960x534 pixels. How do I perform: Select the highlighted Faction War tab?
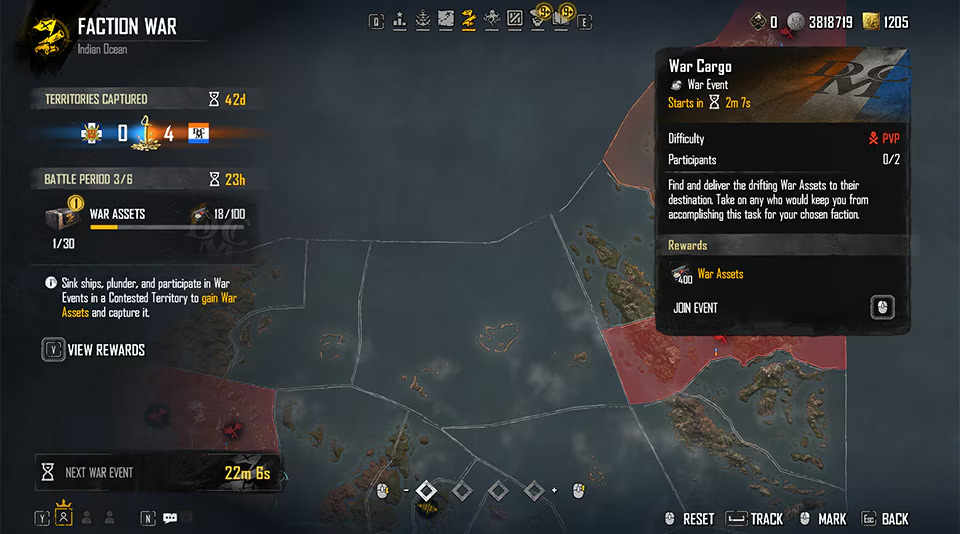468,18
